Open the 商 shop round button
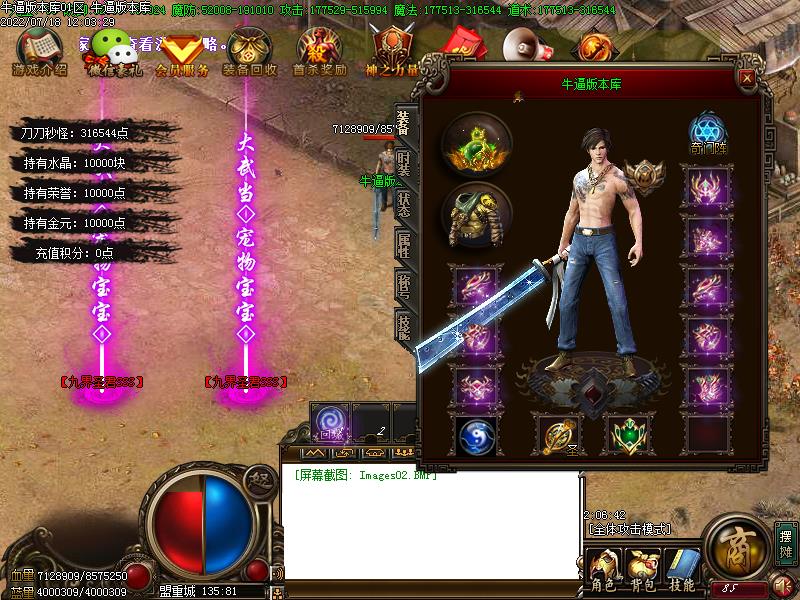The width and height of the screenshot is (800, 600). [737, 546]
